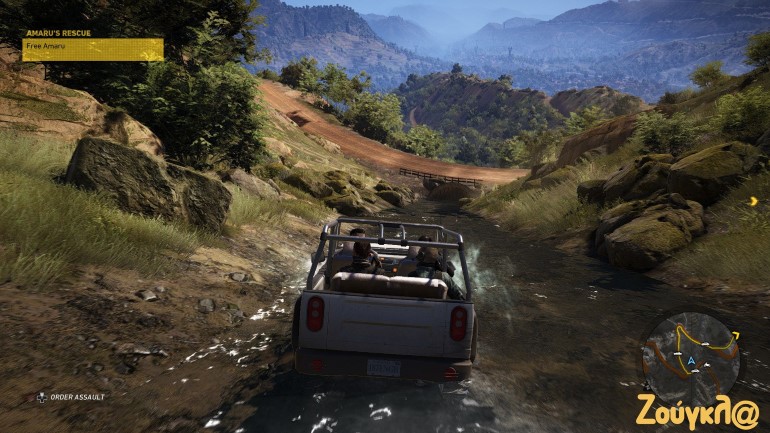The image size is (770, 433).
Task: Click the Order Assault squad command
Action: click(71, 397)
